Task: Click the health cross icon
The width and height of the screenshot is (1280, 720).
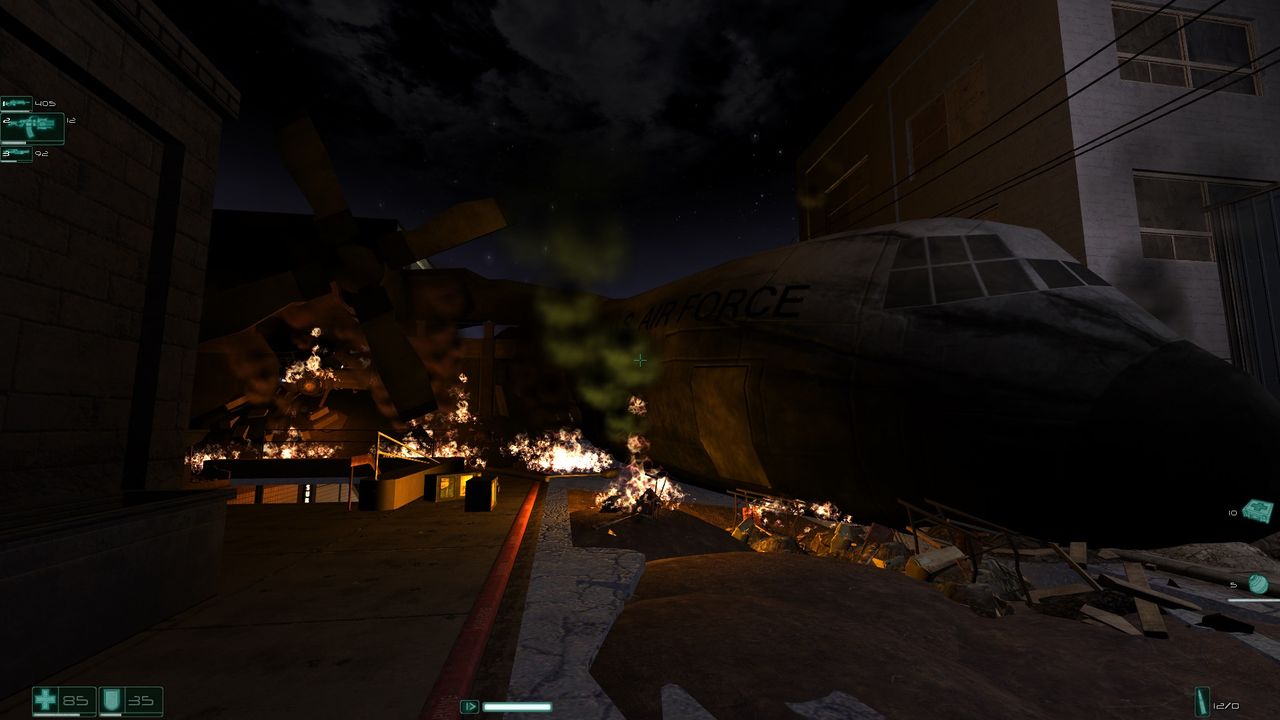Action: coord(46,700)
